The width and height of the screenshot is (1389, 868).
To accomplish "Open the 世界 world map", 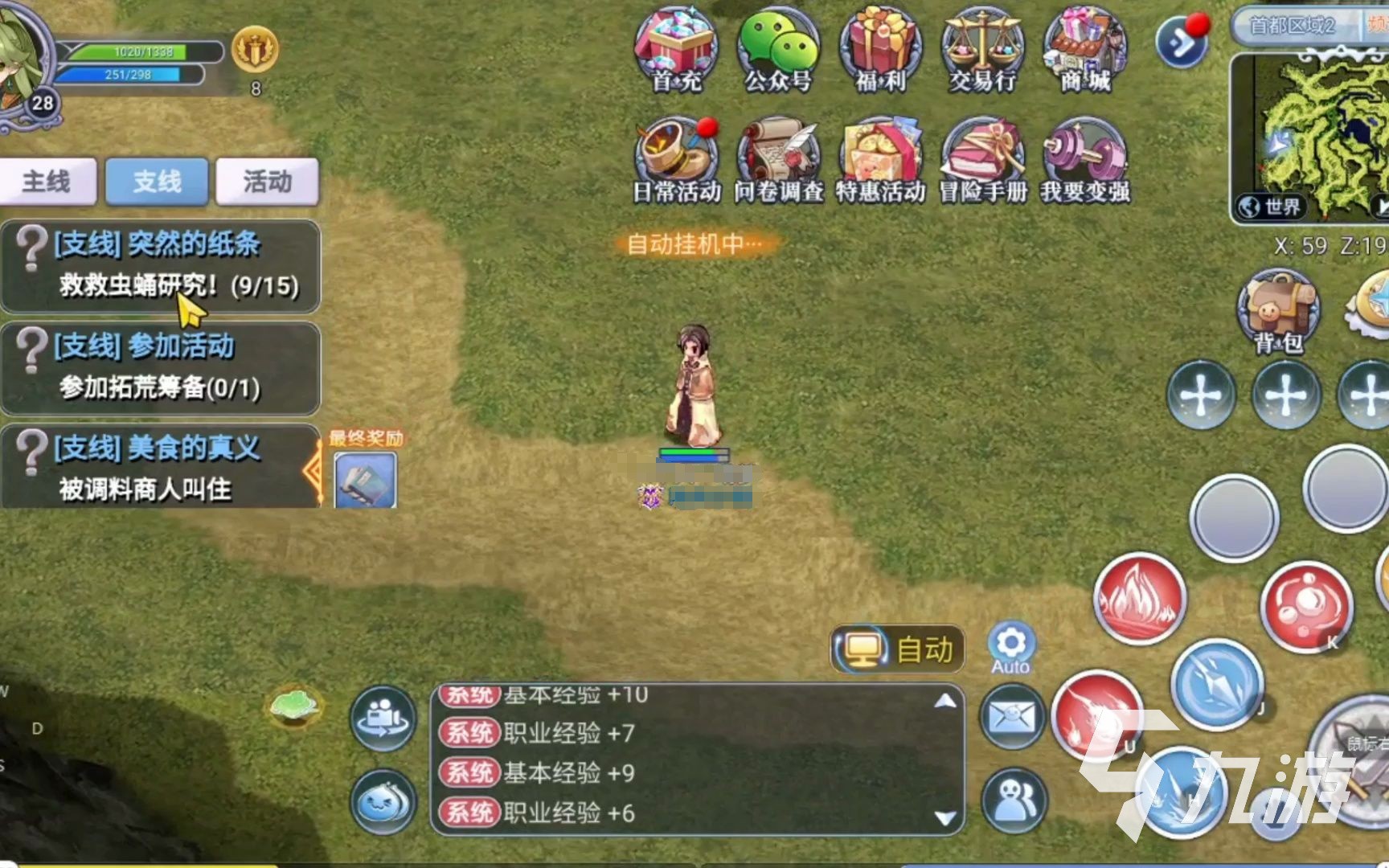I will [x=1268, y=205].
